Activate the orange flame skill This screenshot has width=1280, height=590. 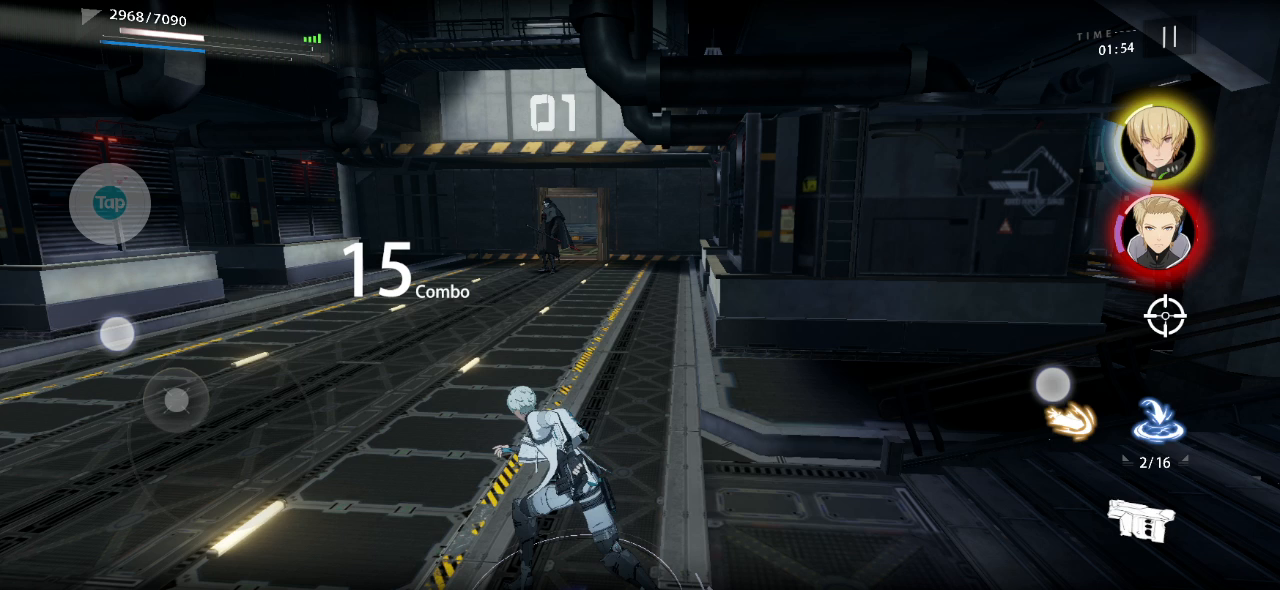coord(1070,421)
